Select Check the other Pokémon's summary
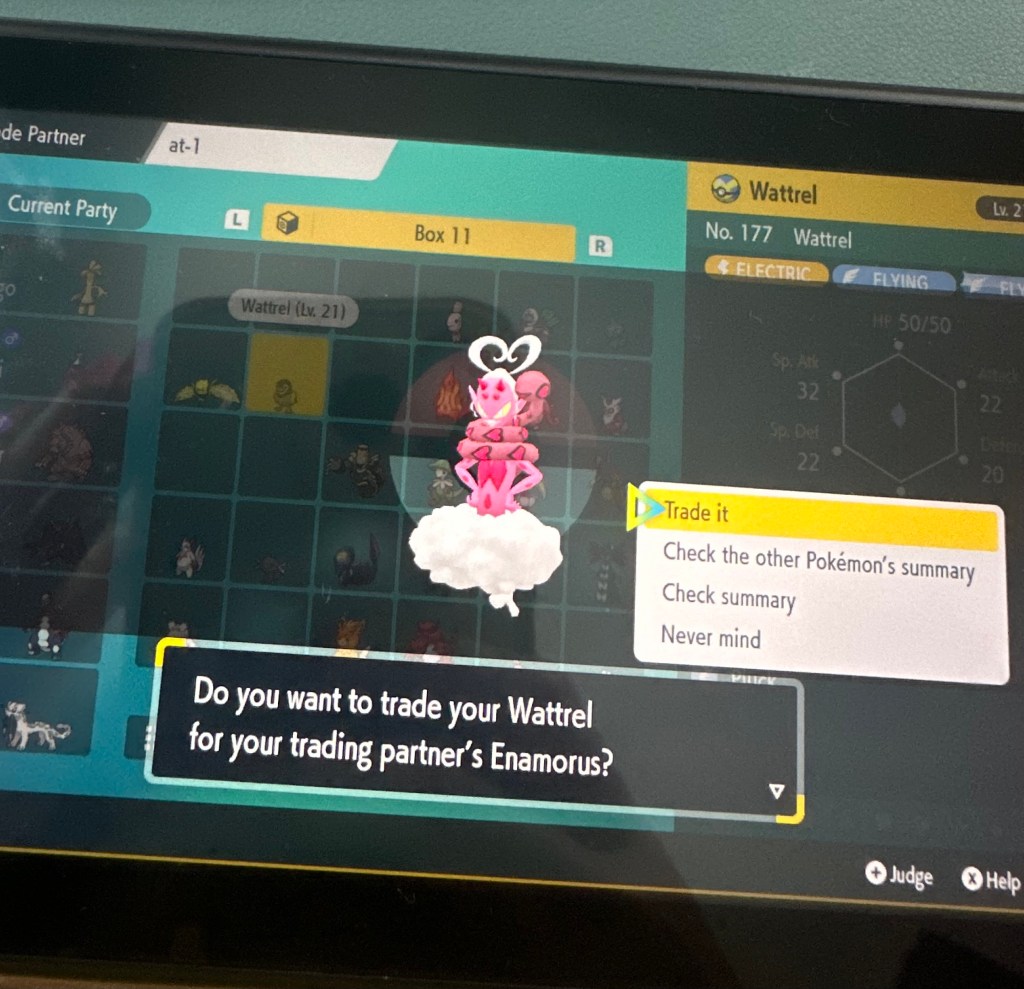This screenshot has width=1024, height=989. (x=818, y=562)
